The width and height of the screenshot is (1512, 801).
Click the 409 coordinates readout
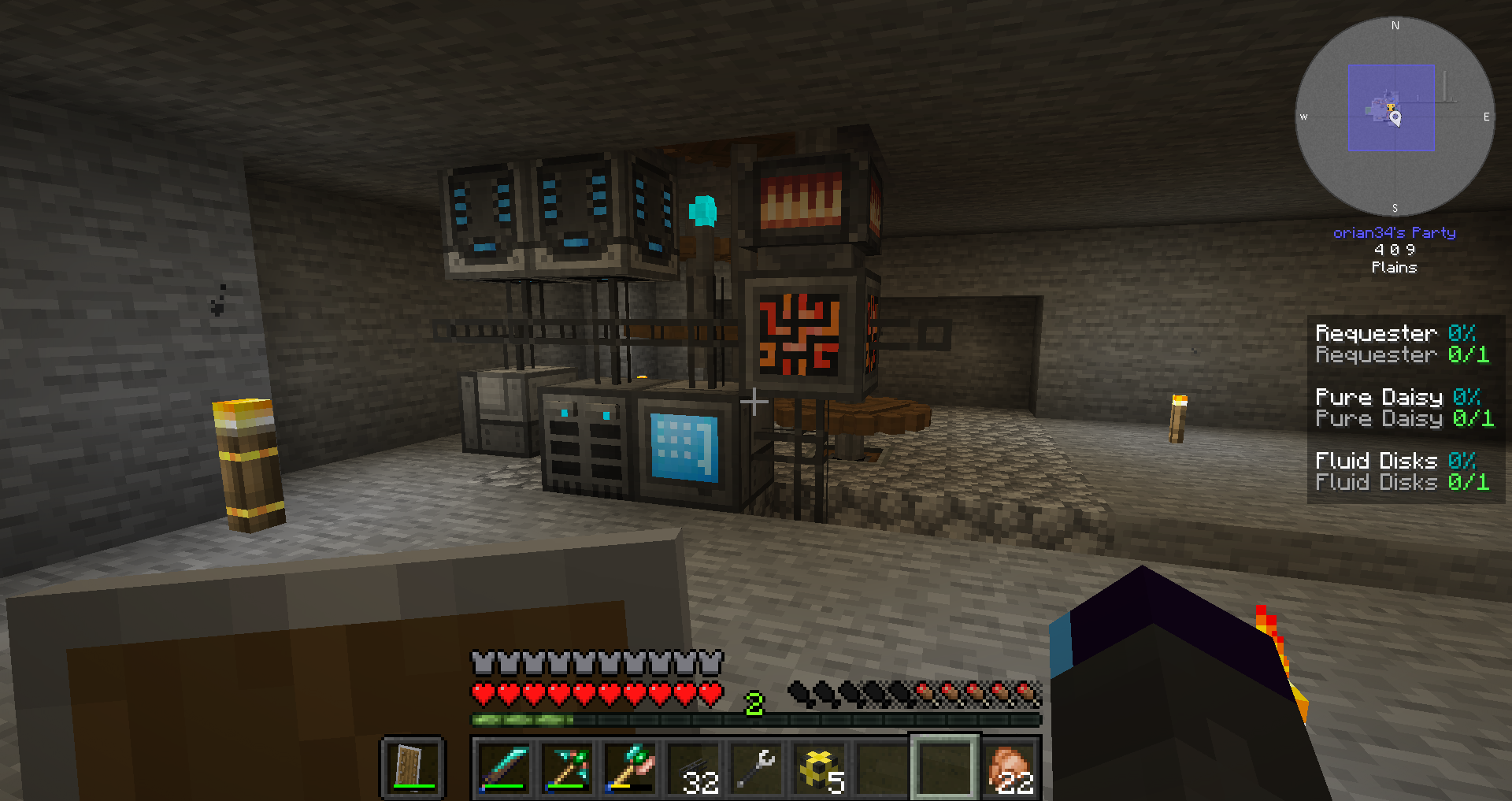(1394, 249)
